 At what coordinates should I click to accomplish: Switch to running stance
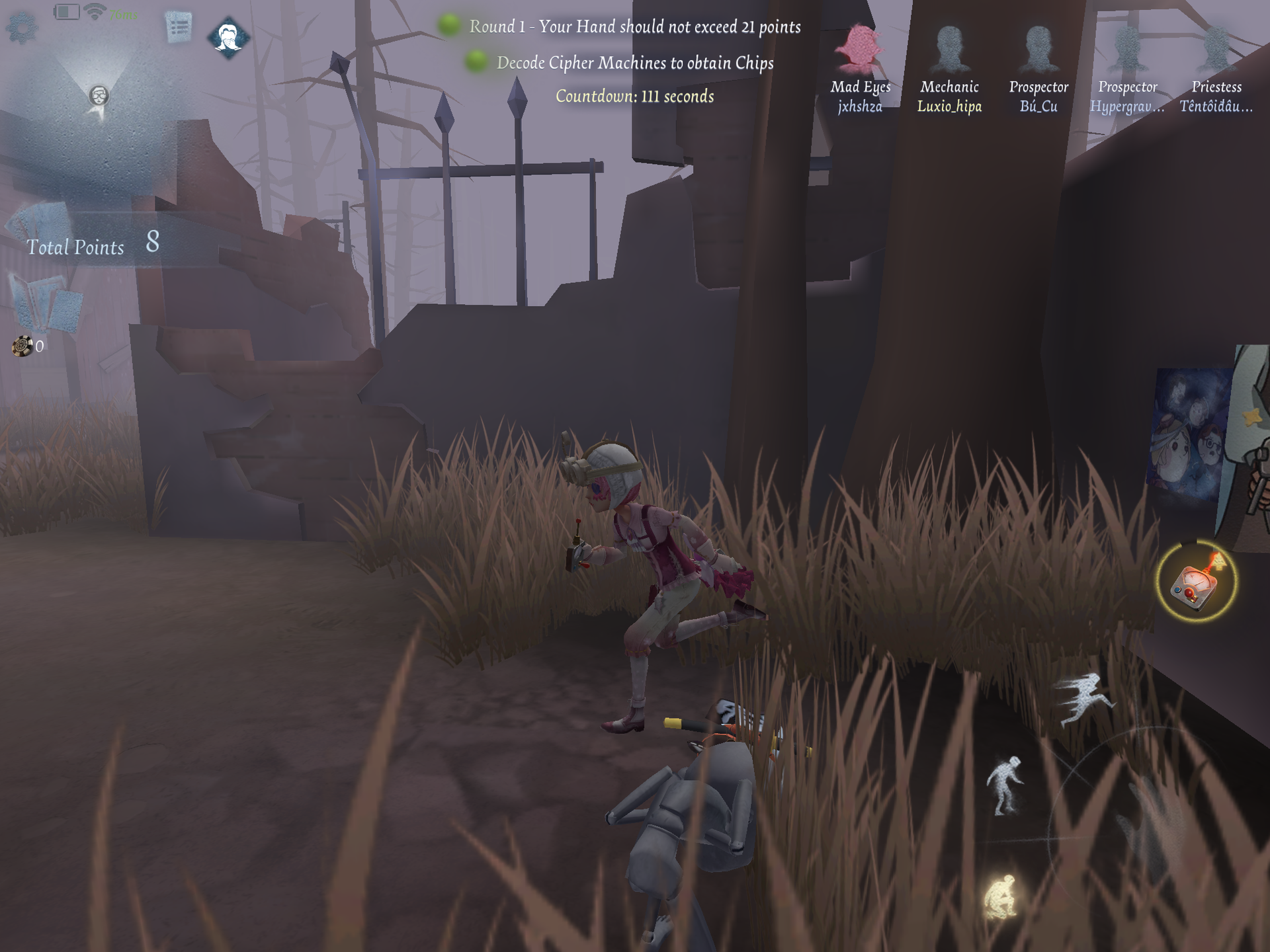pos(1085,699)
